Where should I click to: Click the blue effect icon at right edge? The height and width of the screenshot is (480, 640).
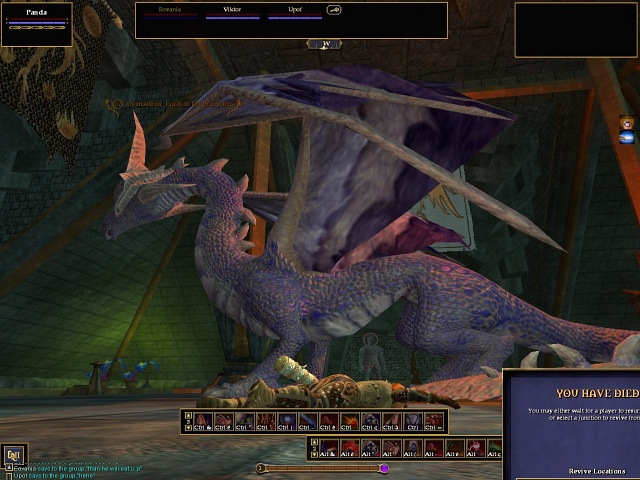pyautogui.click(x=626, y=137)
